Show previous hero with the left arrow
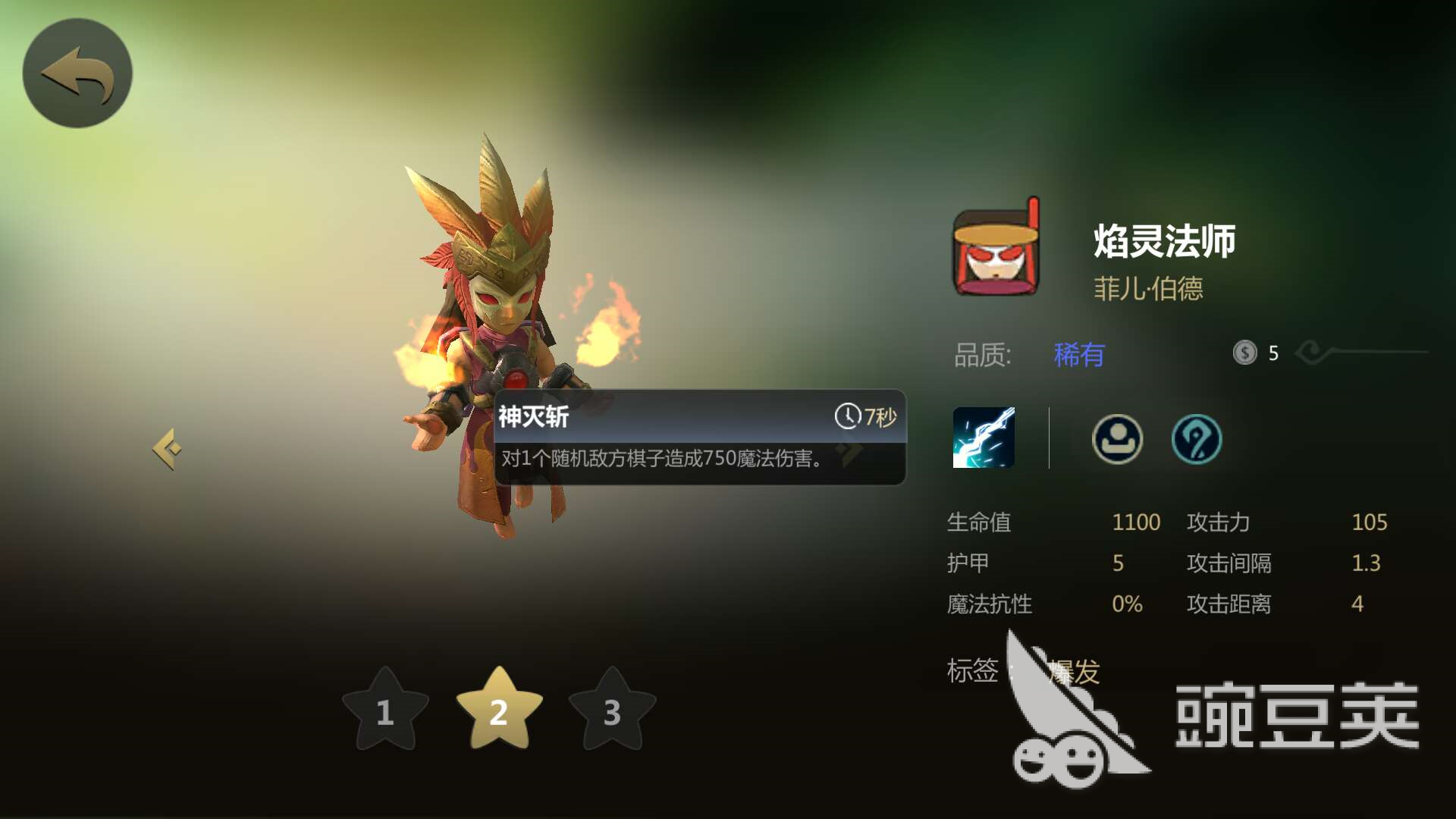This screenshot has height=819, width=1456. (x=168, y=449)
